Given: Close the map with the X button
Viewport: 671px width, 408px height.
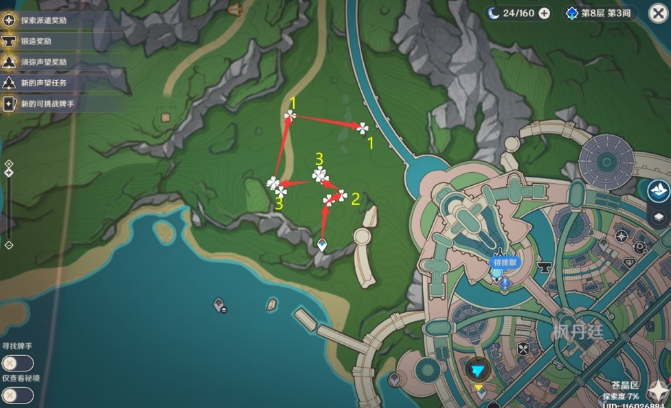Looking at the screenshot, I should 658,13.
